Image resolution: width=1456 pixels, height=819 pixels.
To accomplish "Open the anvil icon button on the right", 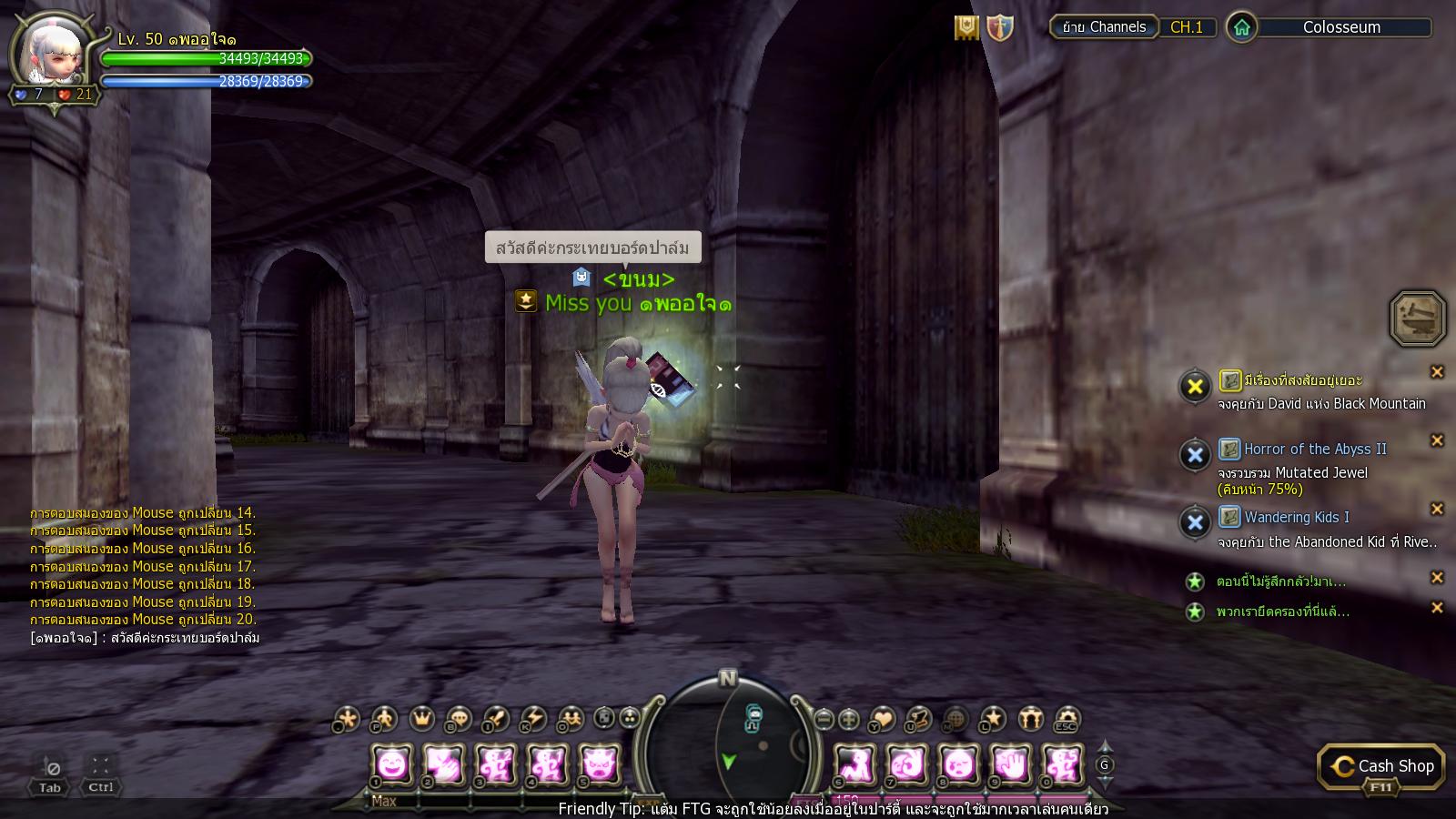I will pyautogui.click(x=1417, y=318).
